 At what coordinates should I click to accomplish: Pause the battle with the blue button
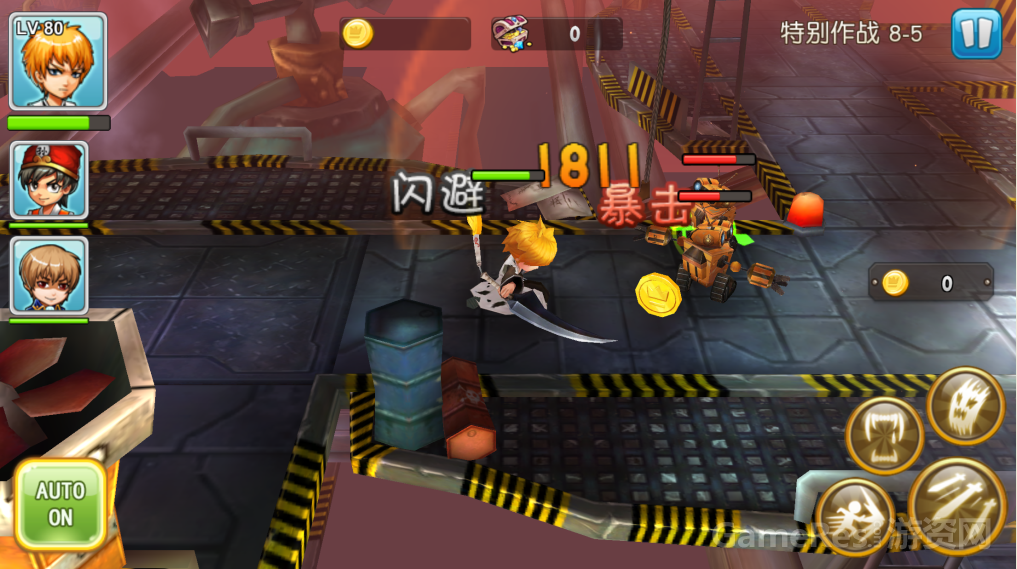click(976, 34)
